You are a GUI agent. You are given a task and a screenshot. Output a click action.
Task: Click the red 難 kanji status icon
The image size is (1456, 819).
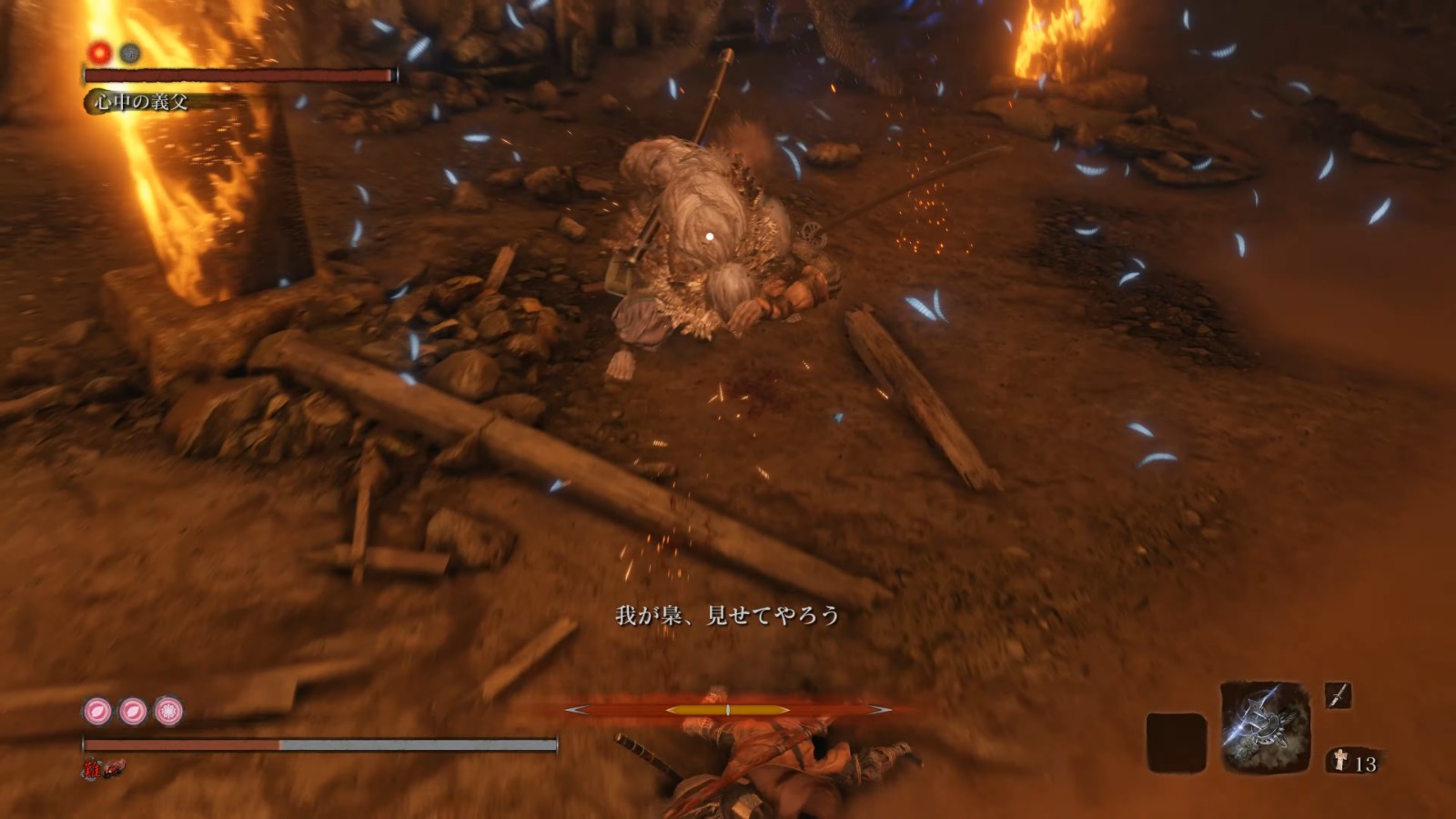click(92, 770)
